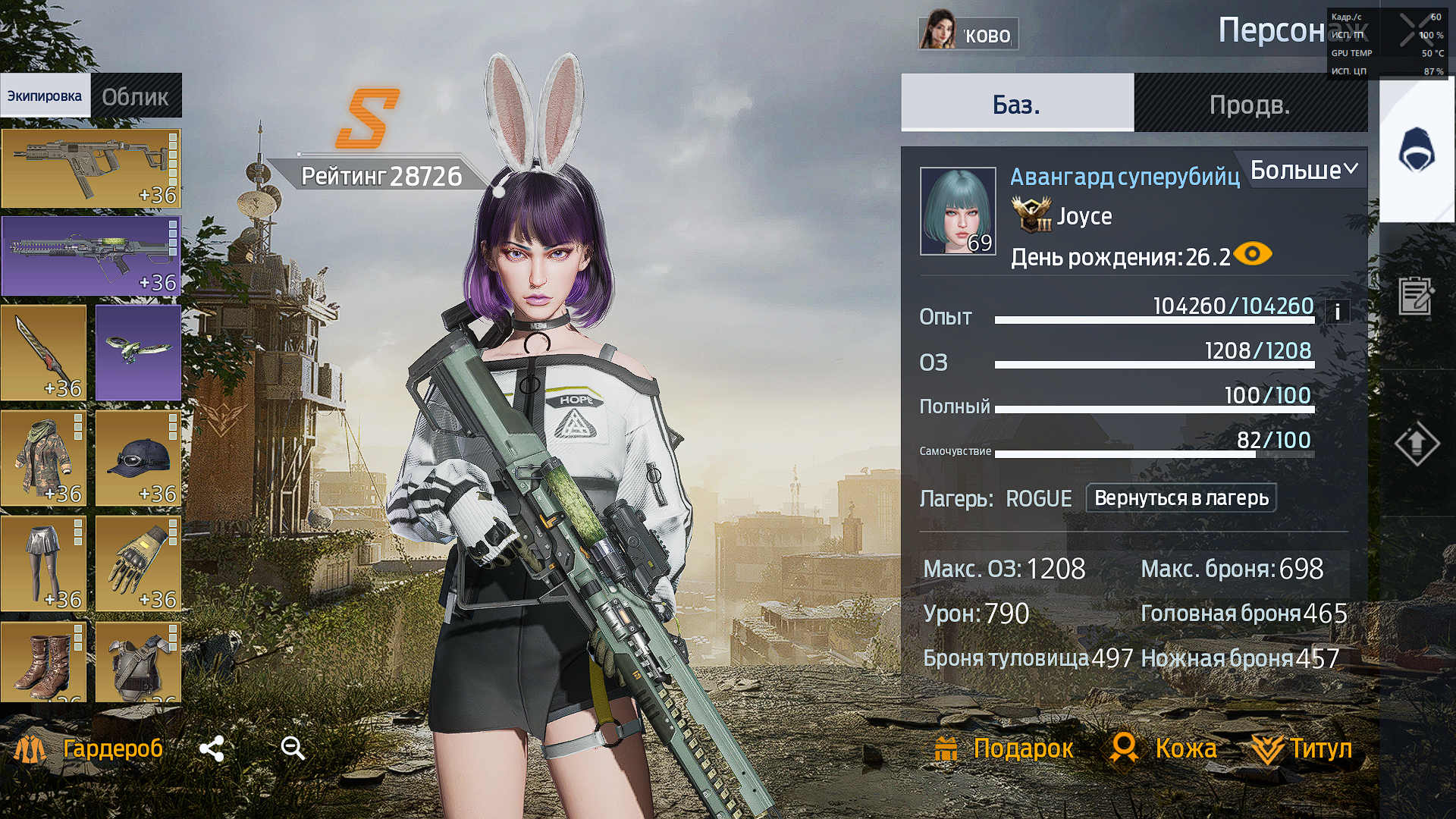1456x819 pixels.
Task: Choose the skirt and leggings slot
Action: pyautogui.click(x=43, y=563)
